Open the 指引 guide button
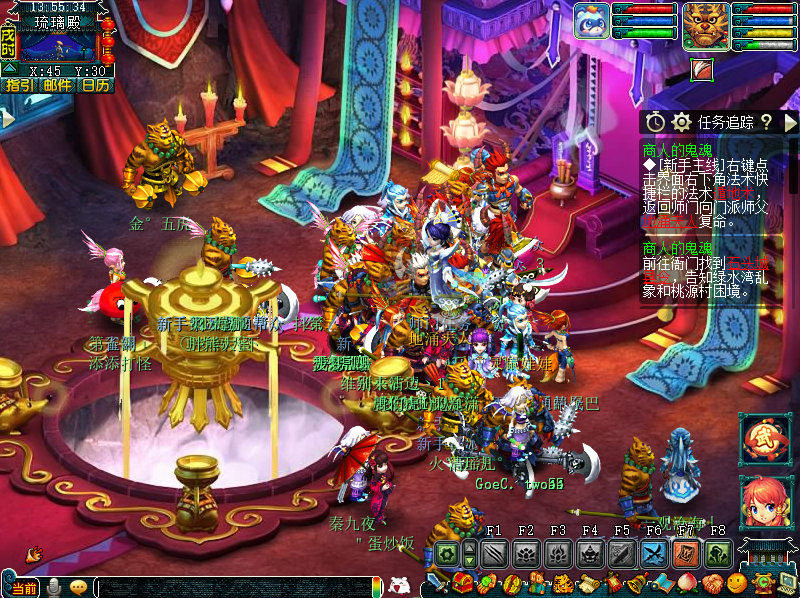Viewport: 800px width, 598px height. 19,86
